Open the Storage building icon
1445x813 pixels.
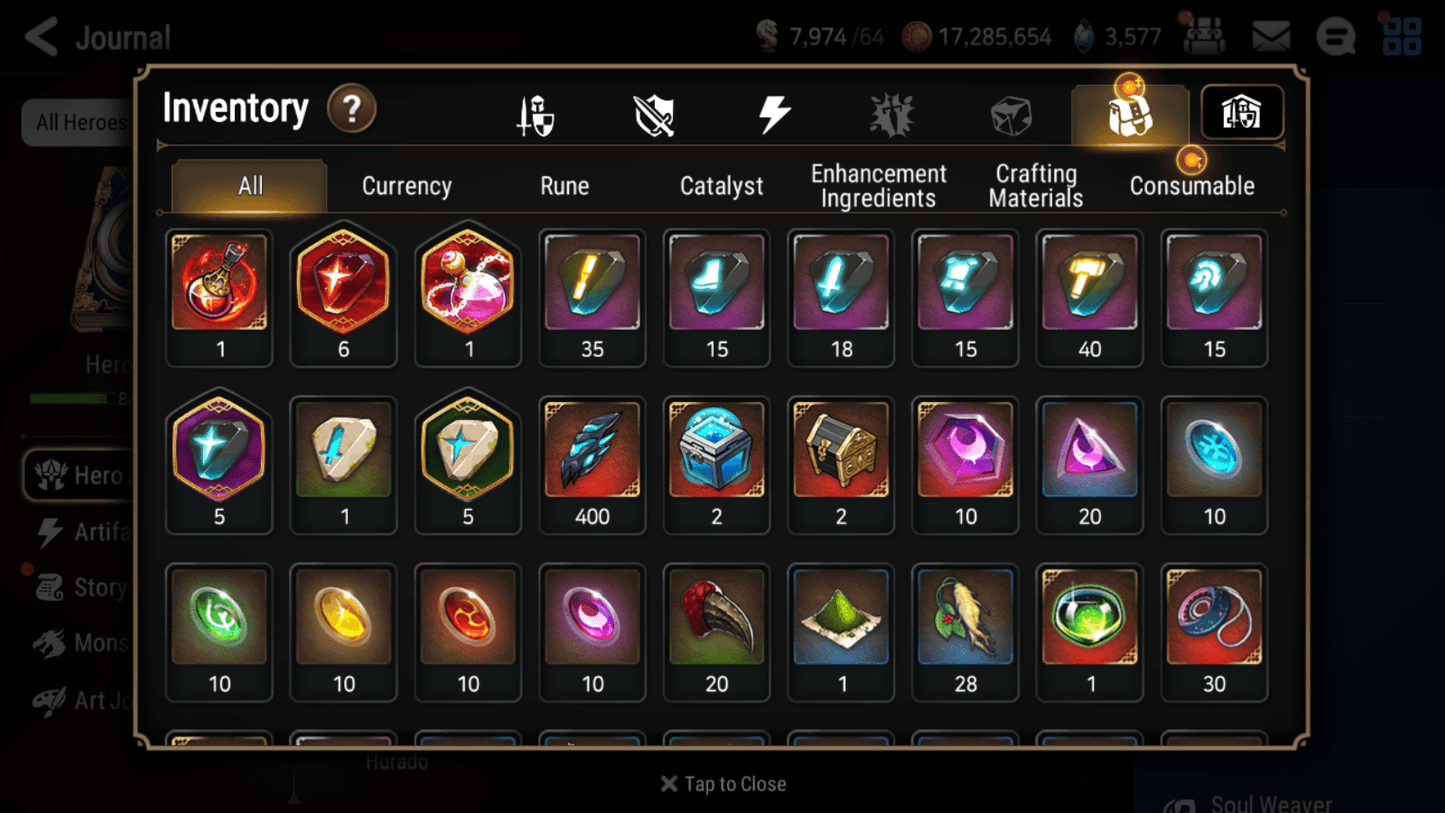tap(1241, 113)
